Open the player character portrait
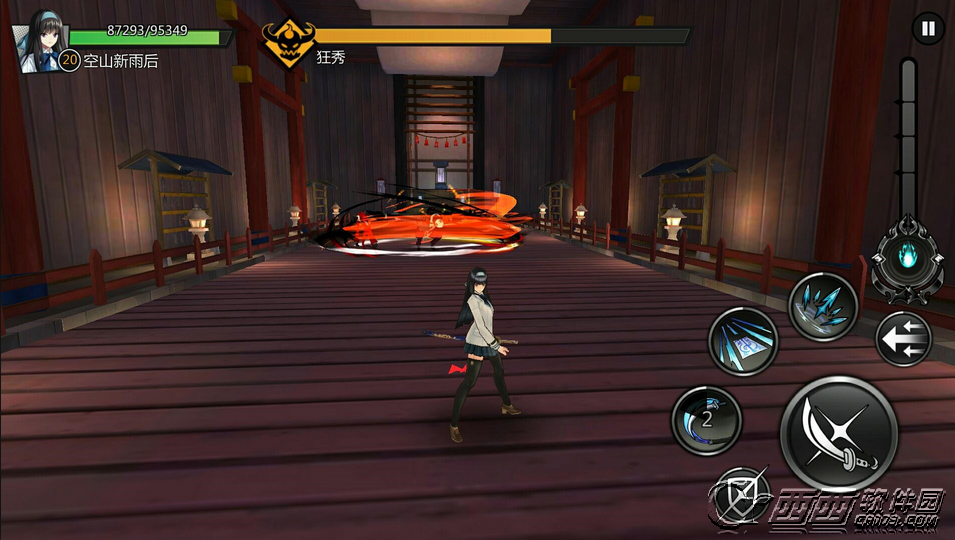955x540 pixels. pyautogui.click(x=36, y=42)
